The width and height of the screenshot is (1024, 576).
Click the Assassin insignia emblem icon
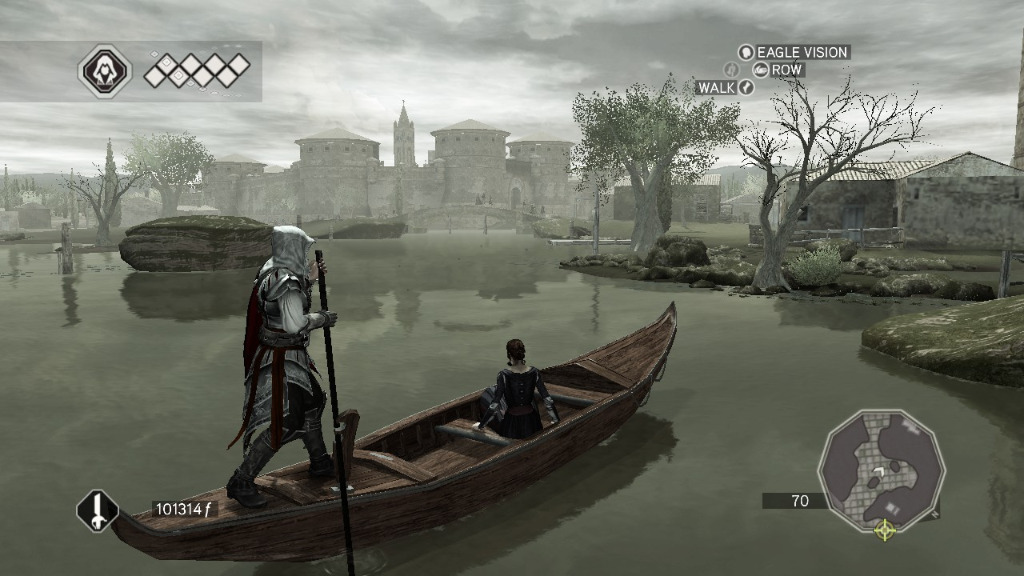click(104, 71)
